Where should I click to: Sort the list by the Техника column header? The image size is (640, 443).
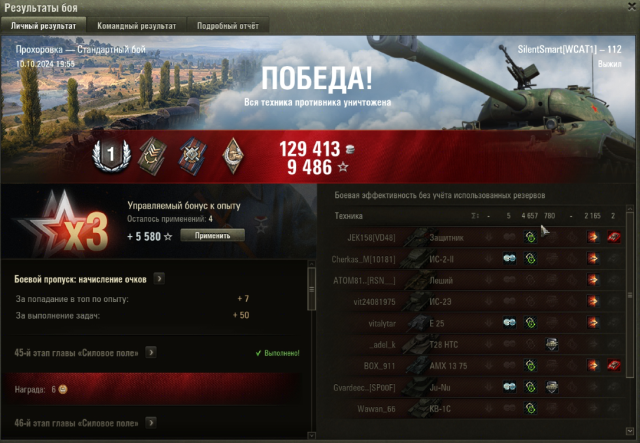(x=349, y=216)
